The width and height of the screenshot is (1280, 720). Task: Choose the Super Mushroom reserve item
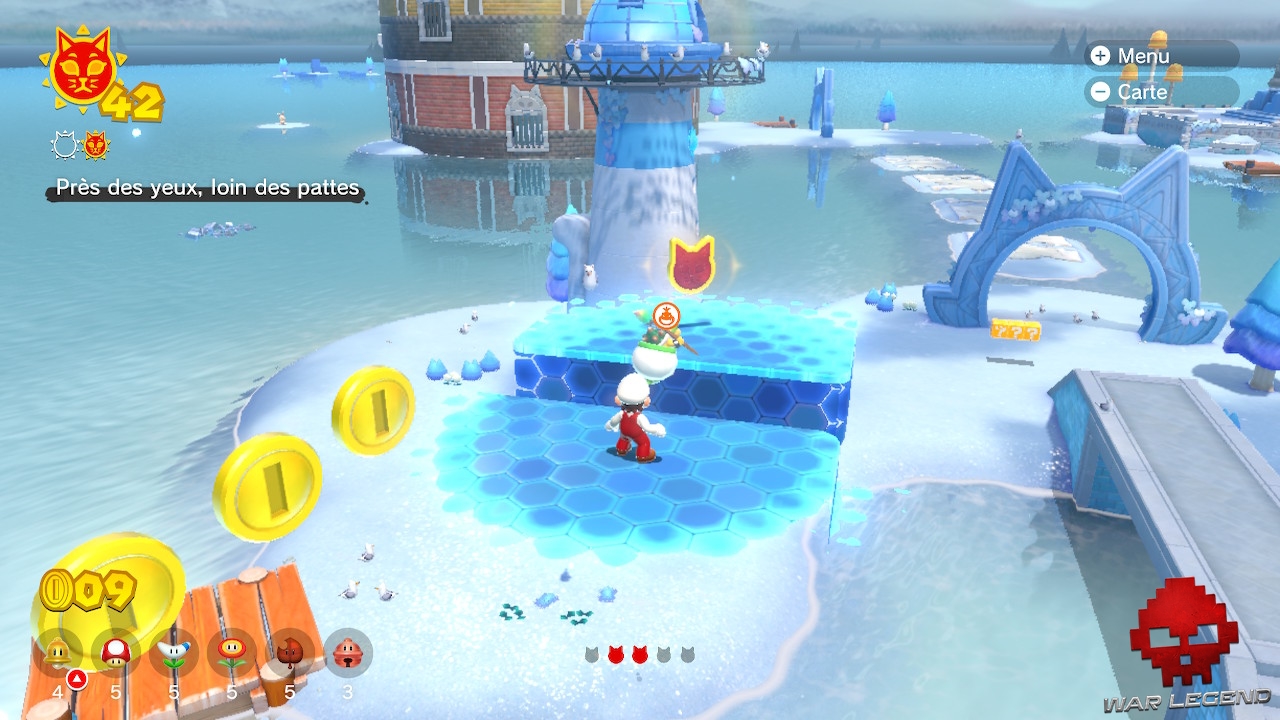click(x=116, y=653)
